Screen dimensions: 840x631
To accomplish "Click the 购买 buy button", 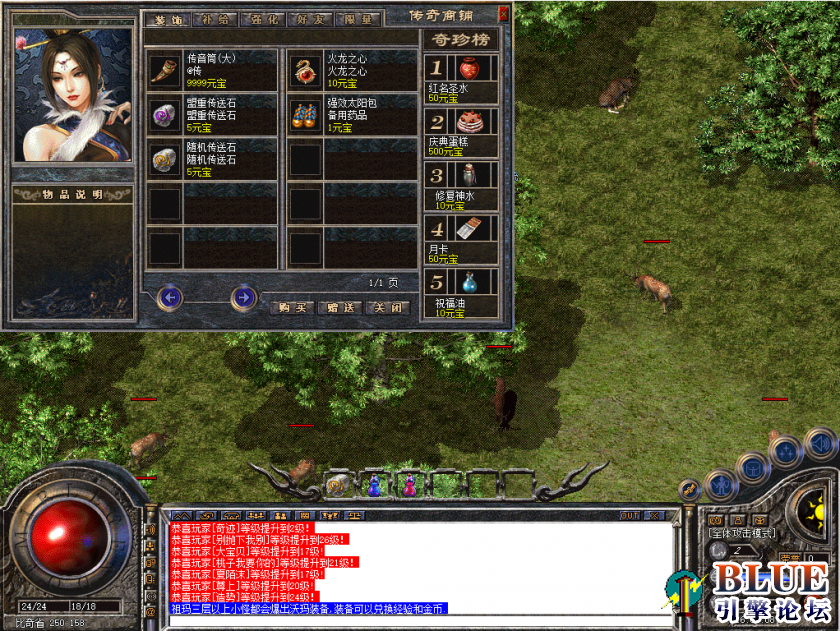I will [291, 308].
